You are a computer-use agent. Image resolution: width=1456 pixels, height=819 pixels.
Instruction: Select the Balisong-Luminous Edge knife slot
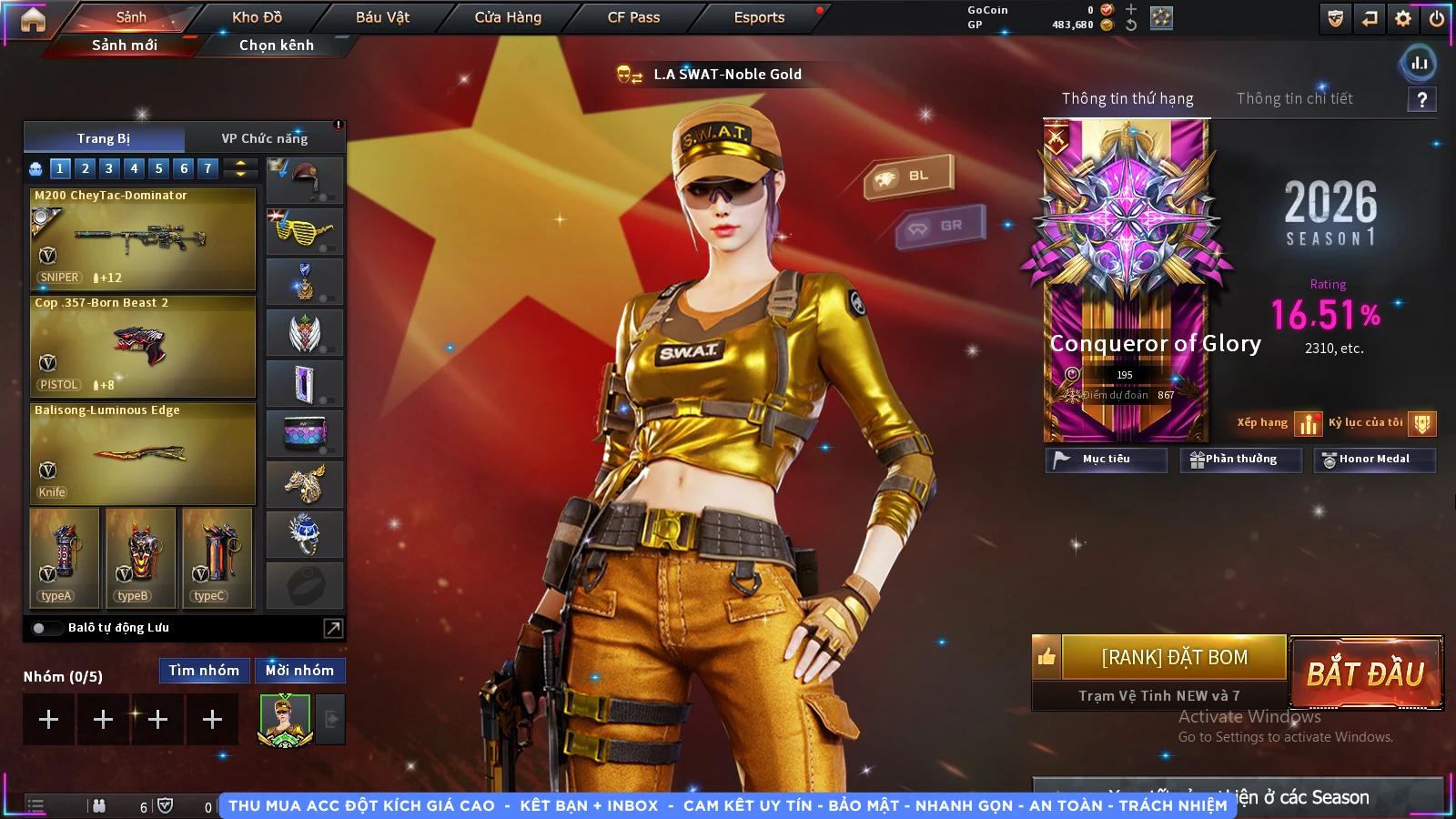(x=143, y=453)
